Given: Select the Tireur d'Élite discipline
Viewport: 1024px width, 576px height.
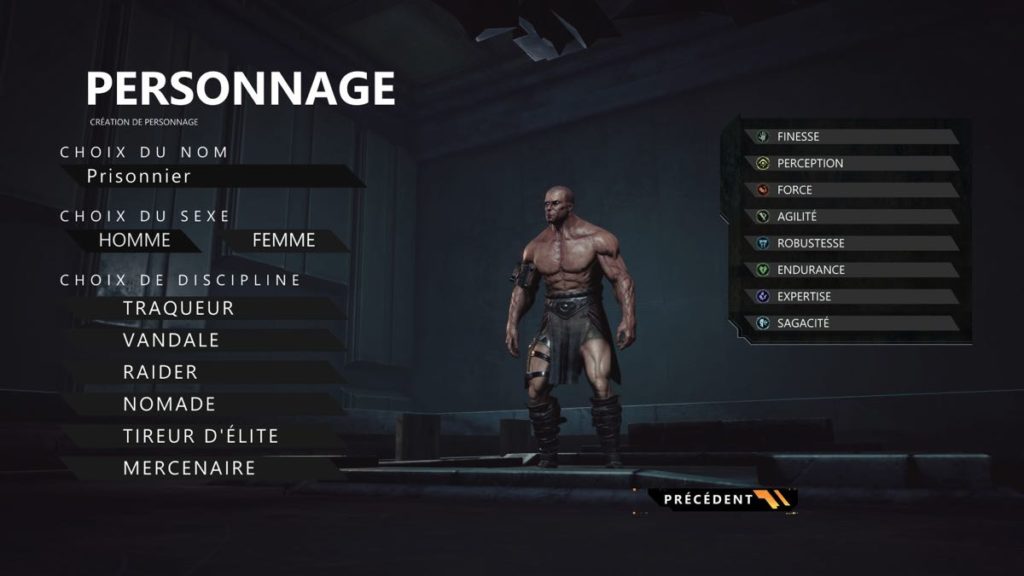Looking at the screenshot, I should pos(201,436).
